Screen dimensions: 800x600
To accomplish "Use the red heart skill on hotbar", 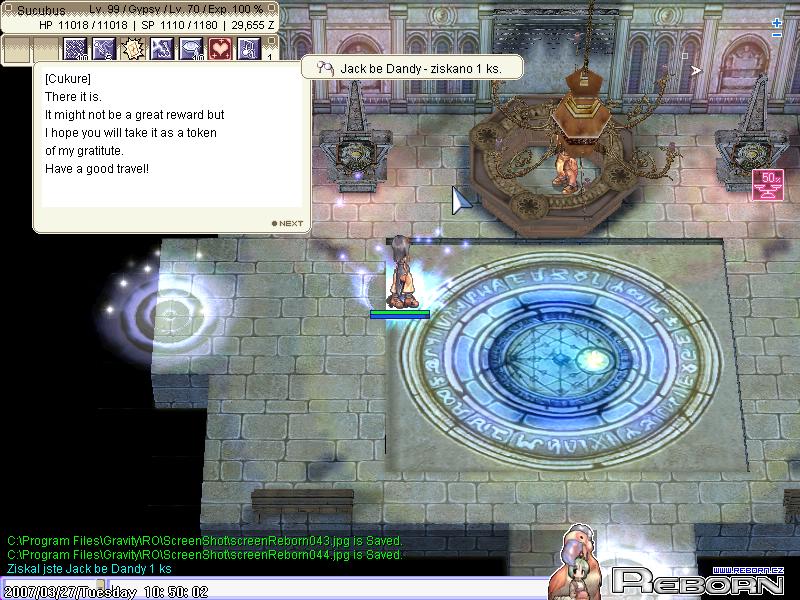I will 220,48.
